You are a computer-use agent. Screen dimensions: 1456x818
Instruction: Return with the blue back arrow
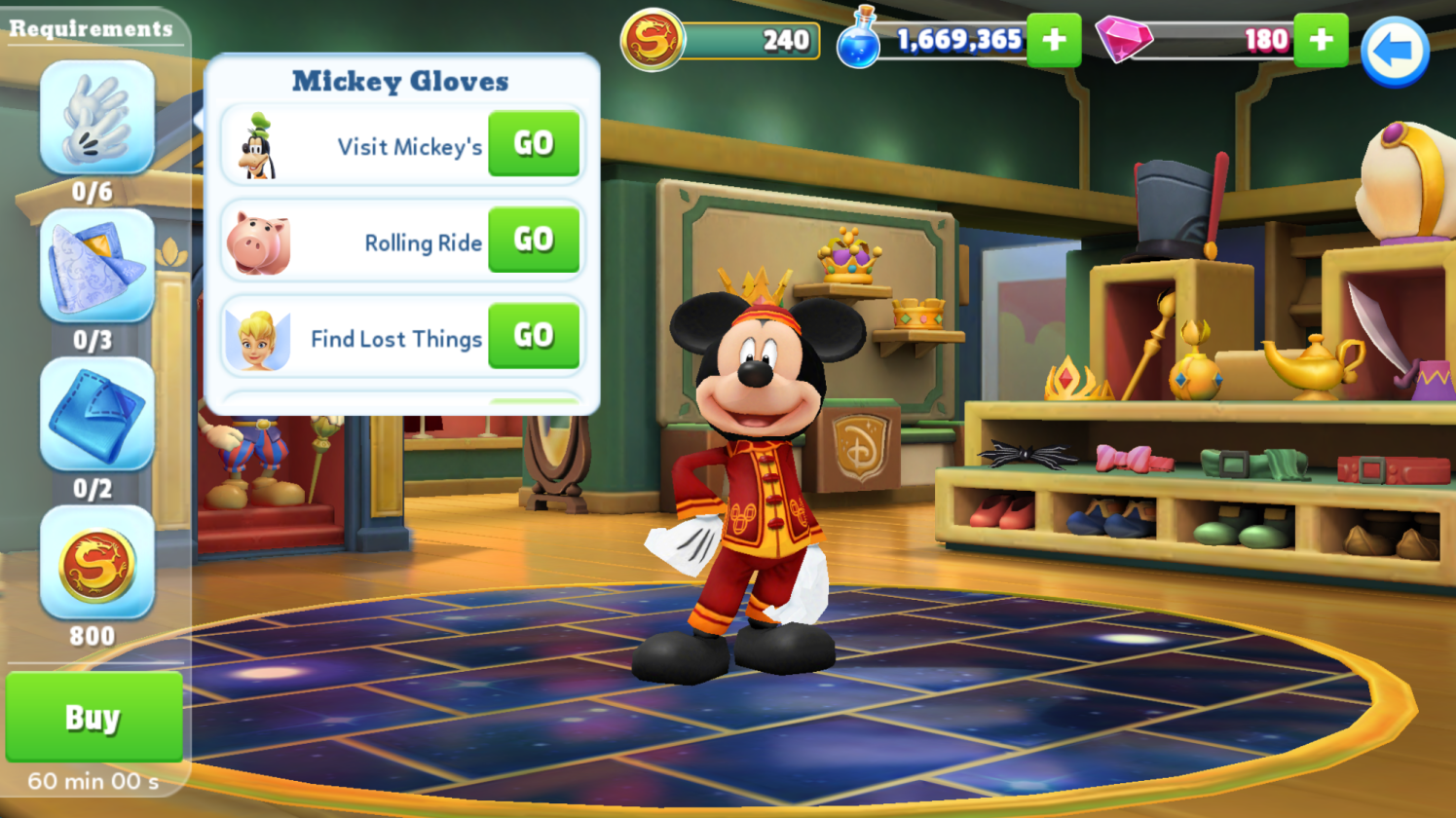1395,51
